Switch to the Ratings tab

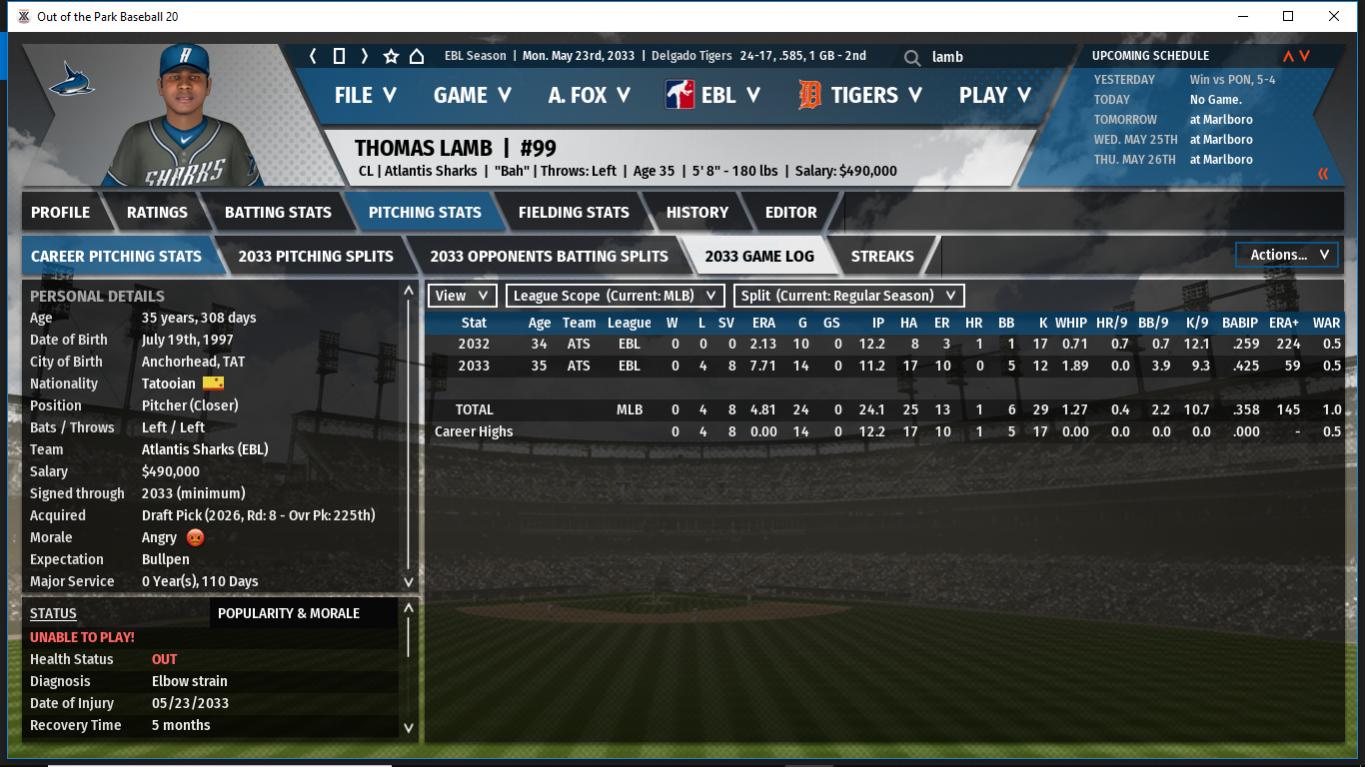(x=157, y=212)
